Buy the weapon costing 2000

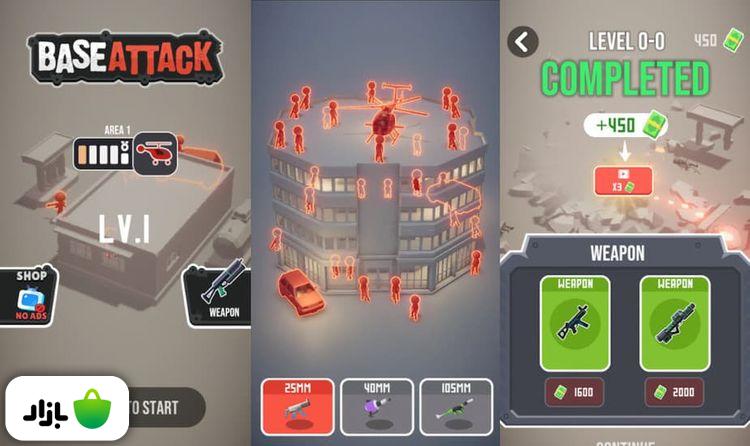click(674, 393)
